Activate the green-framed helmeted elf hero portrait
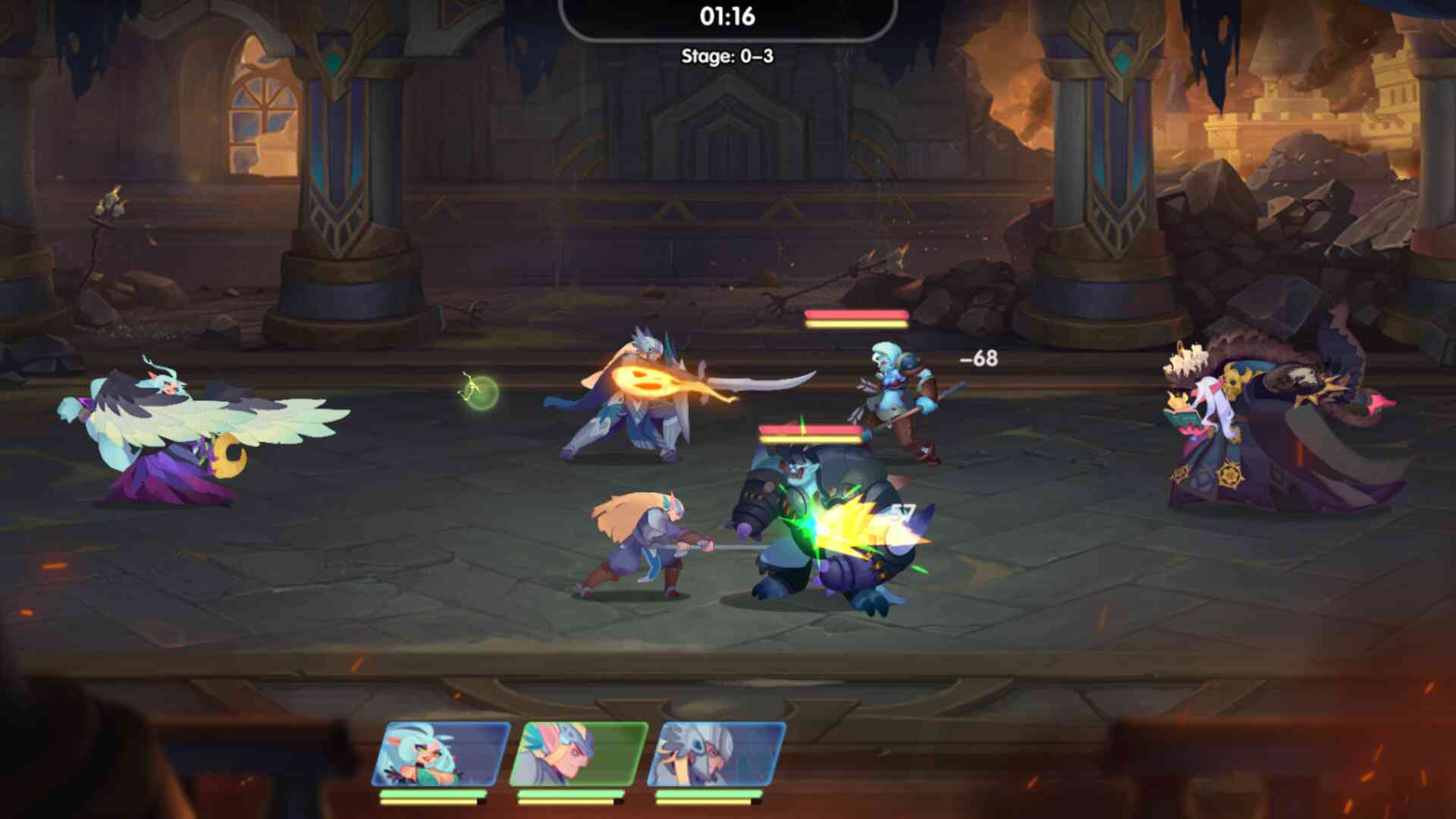The image size is (1456, 819). click(579, 754)
